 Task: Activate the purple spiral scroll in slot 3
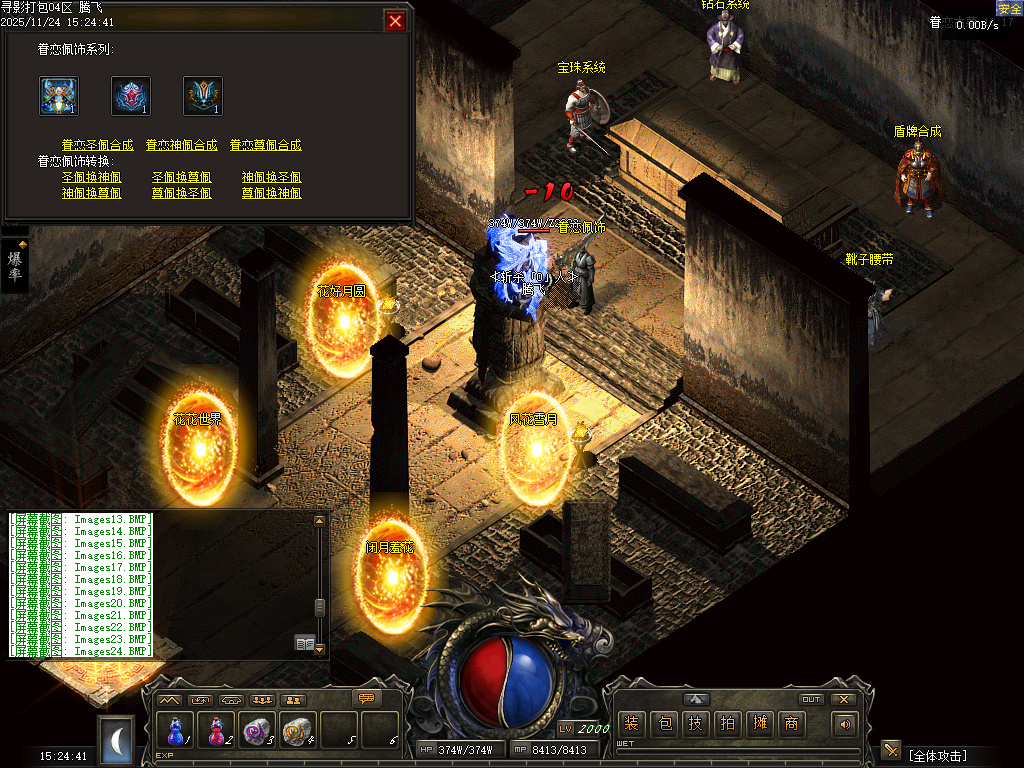257,730
